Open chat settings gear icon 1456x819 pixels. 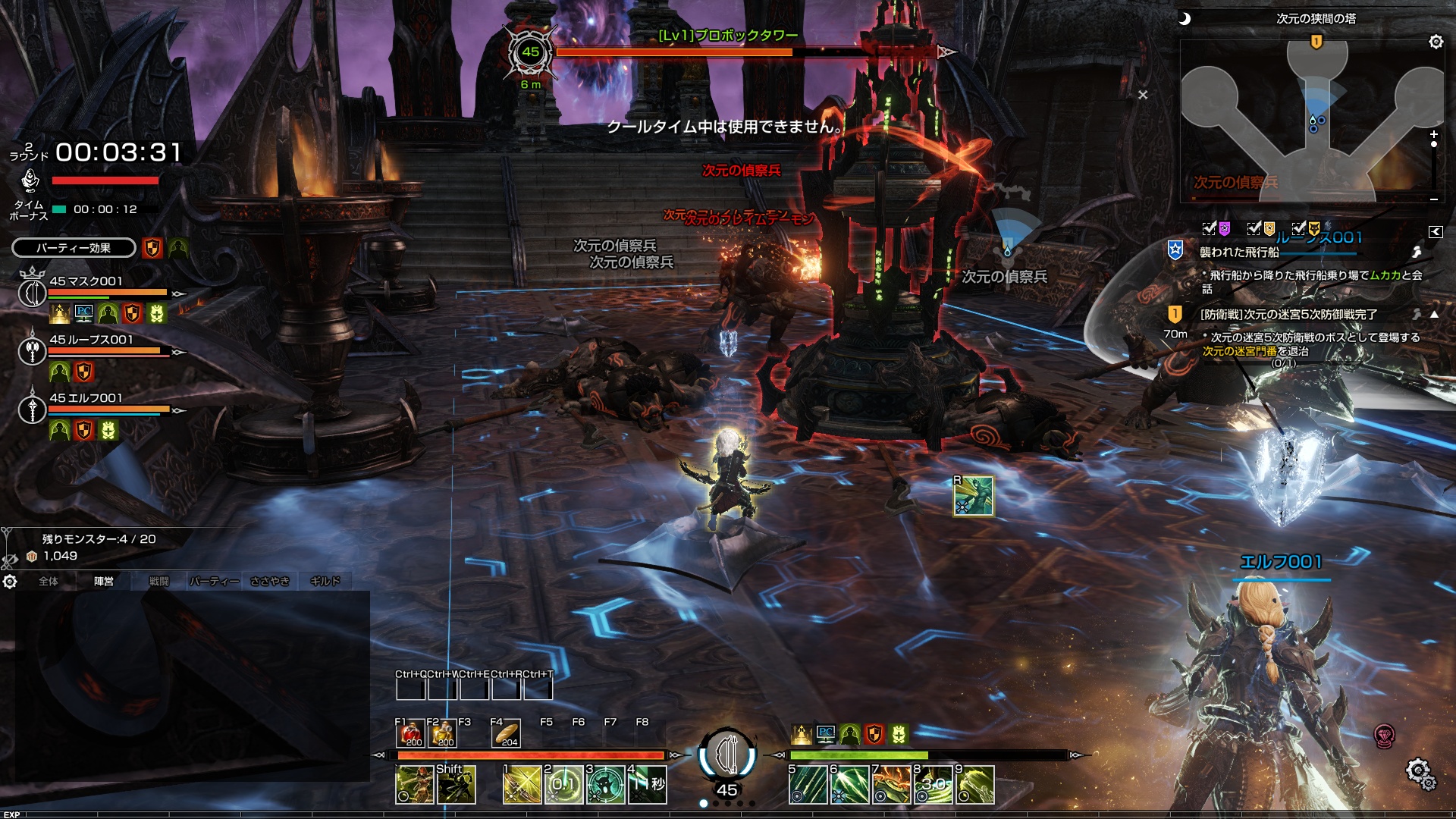point(10,582)
